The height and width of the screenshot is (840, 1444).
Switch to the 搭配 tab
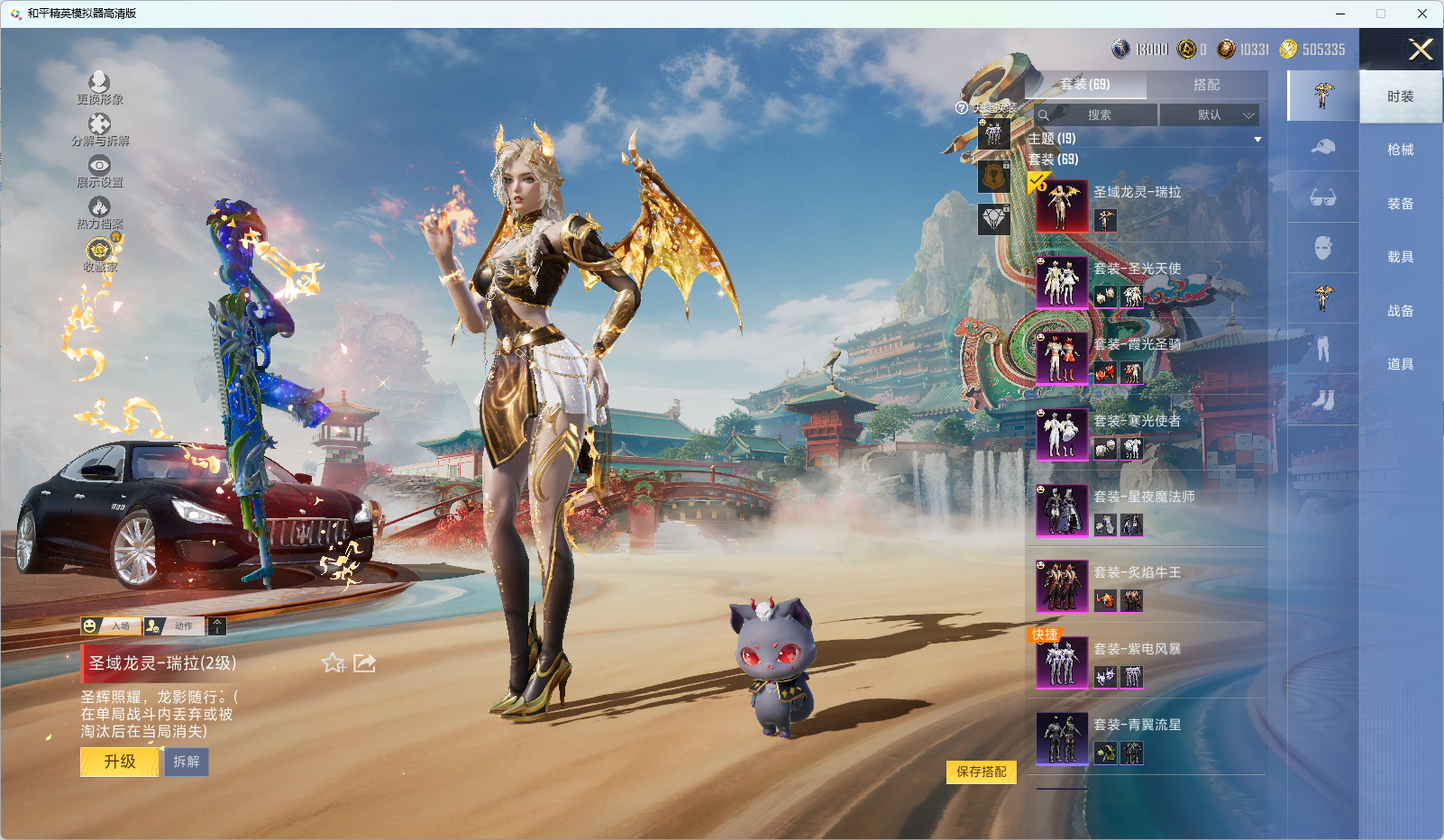pyautogui.click(x=1206, y=85)
